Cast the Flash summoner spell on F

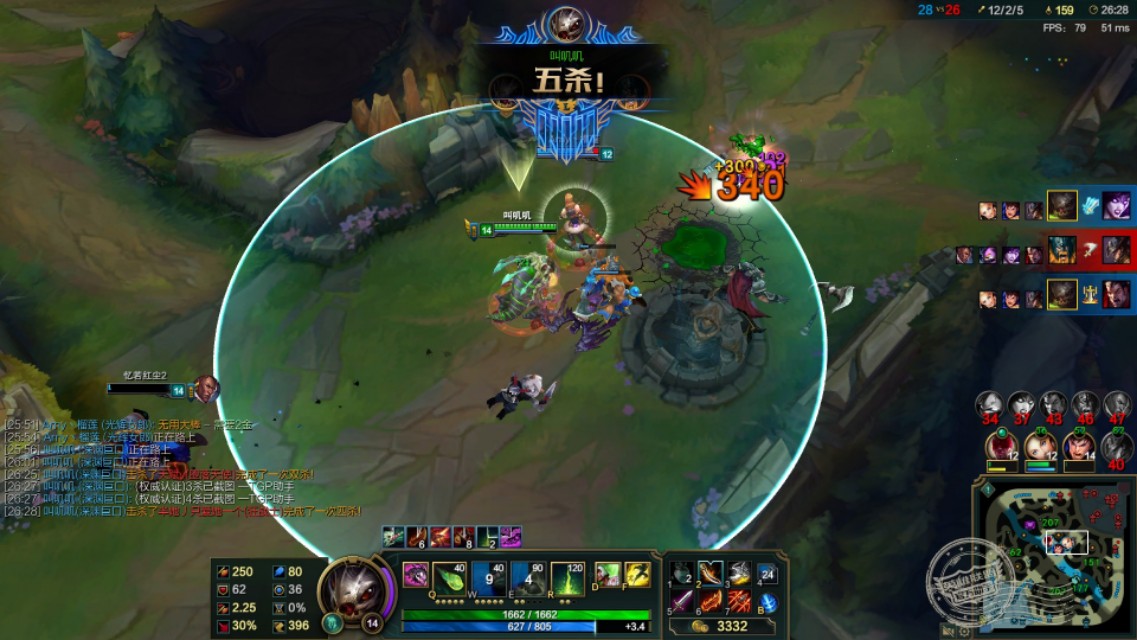638,575
